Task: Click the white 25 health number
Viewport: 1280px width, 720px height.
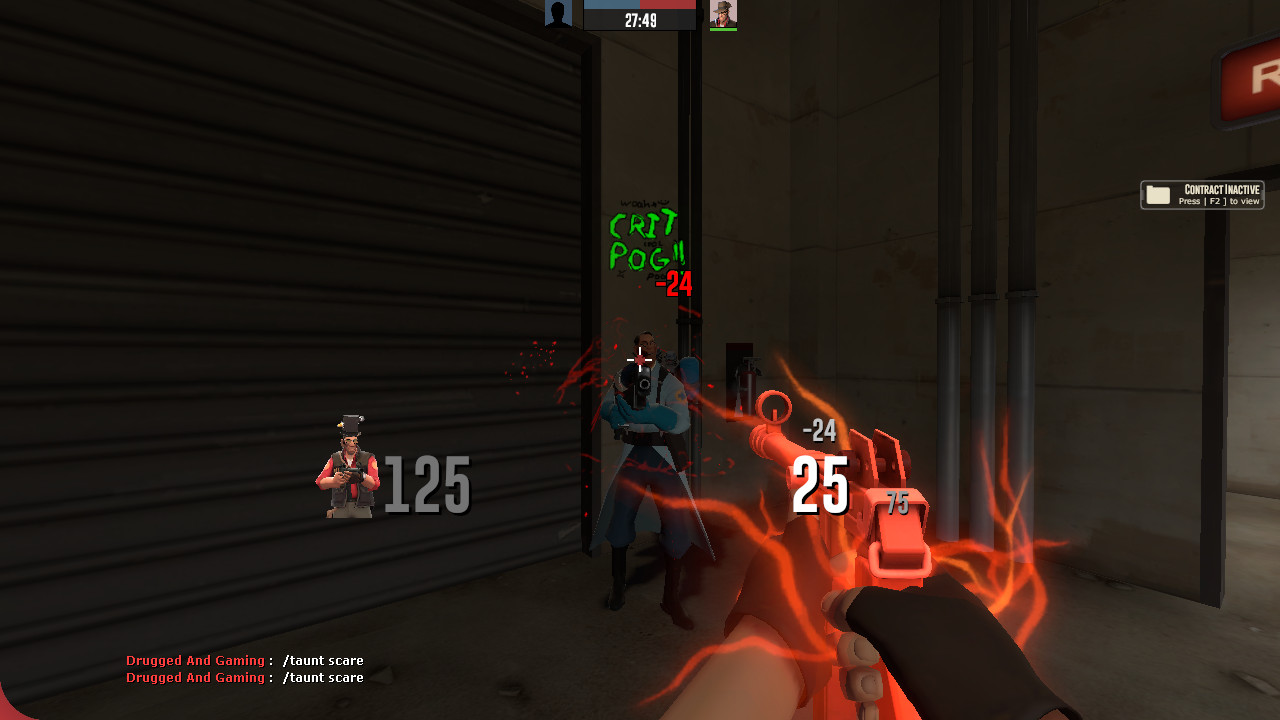Action: point(822,486)
